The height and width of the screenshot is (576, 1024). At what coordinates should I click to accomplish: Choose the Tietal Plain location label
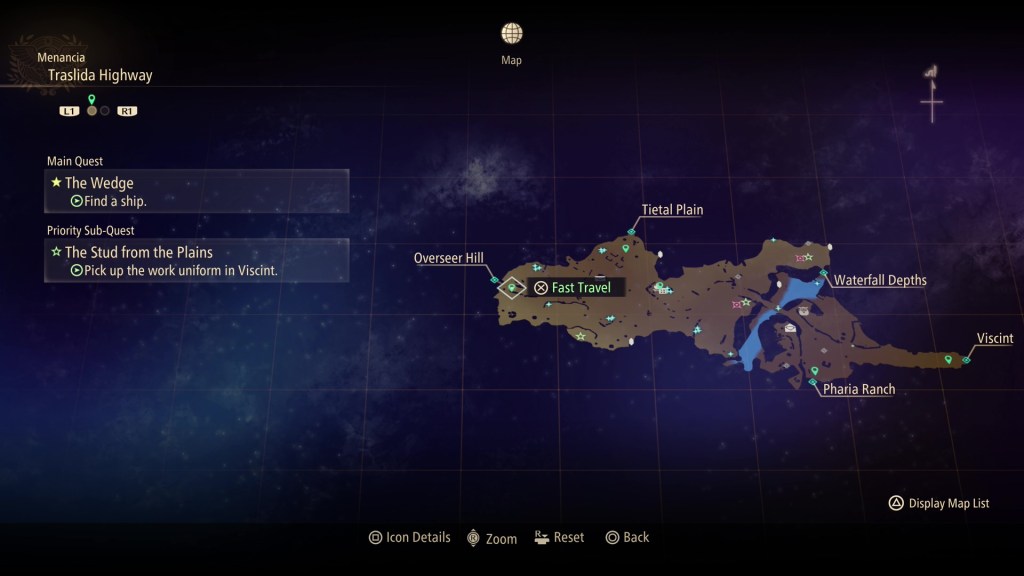(672, 210)
